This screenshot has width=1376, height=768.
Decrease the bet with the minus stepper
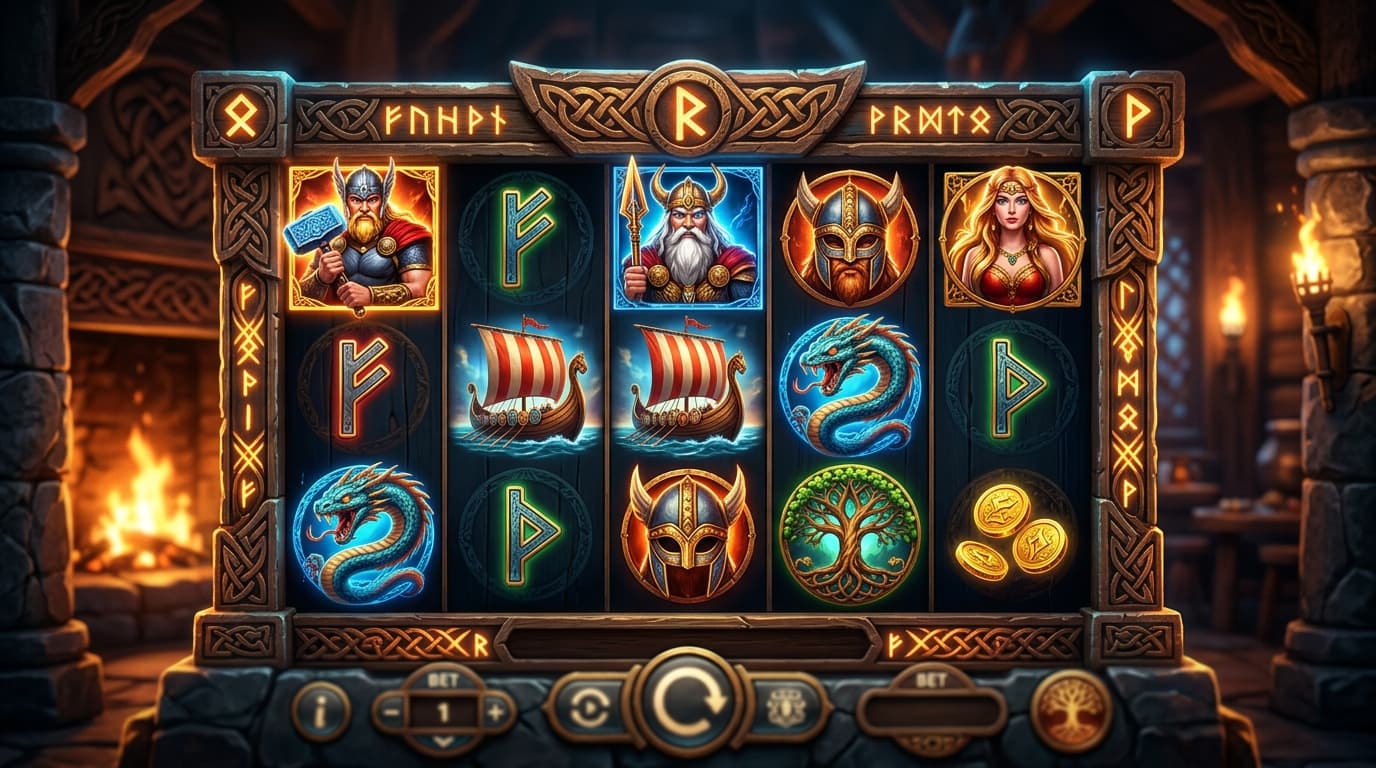(x=390, y=710)
